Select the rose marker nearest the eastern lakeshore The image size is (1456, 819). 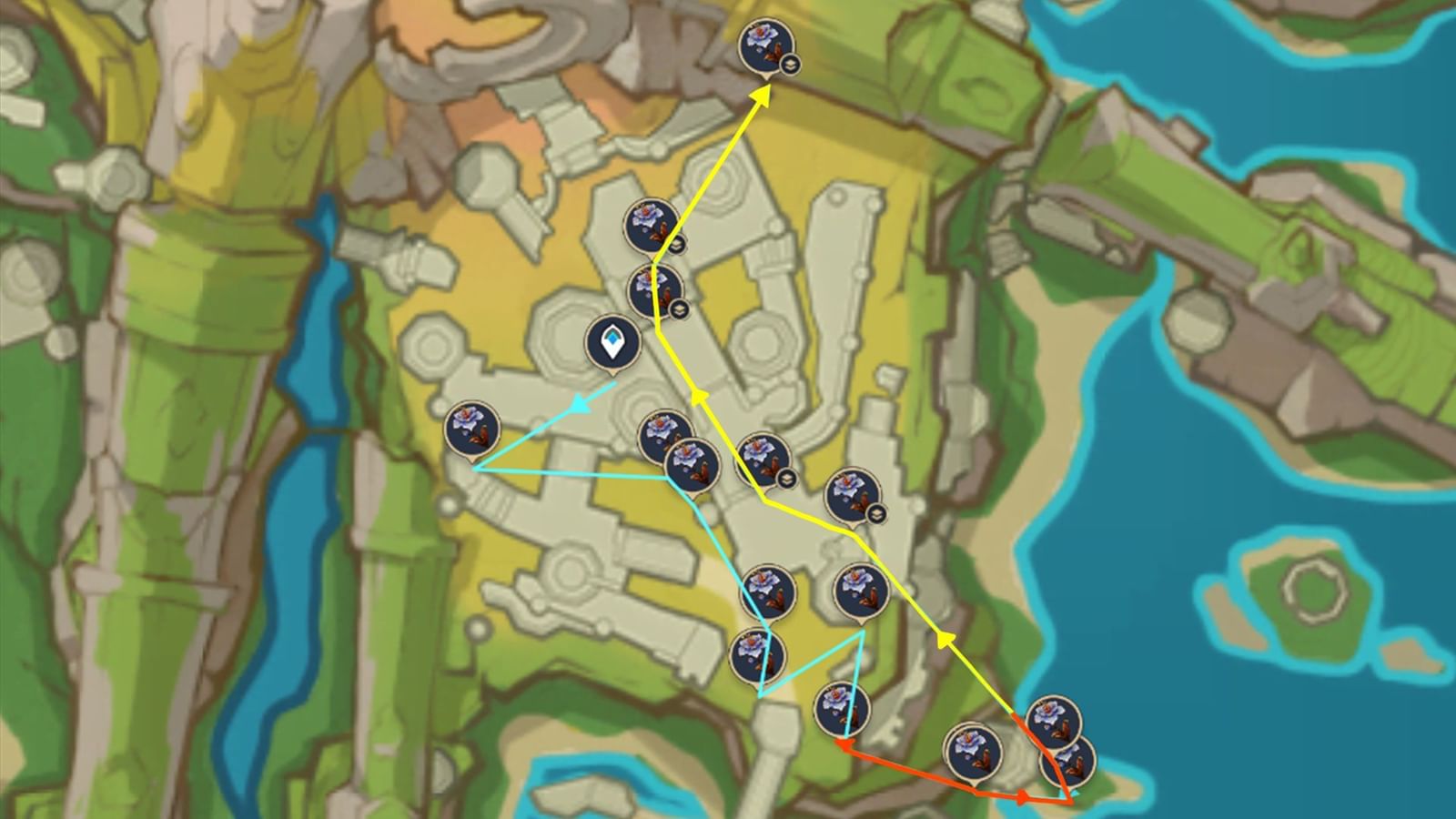1053,722
